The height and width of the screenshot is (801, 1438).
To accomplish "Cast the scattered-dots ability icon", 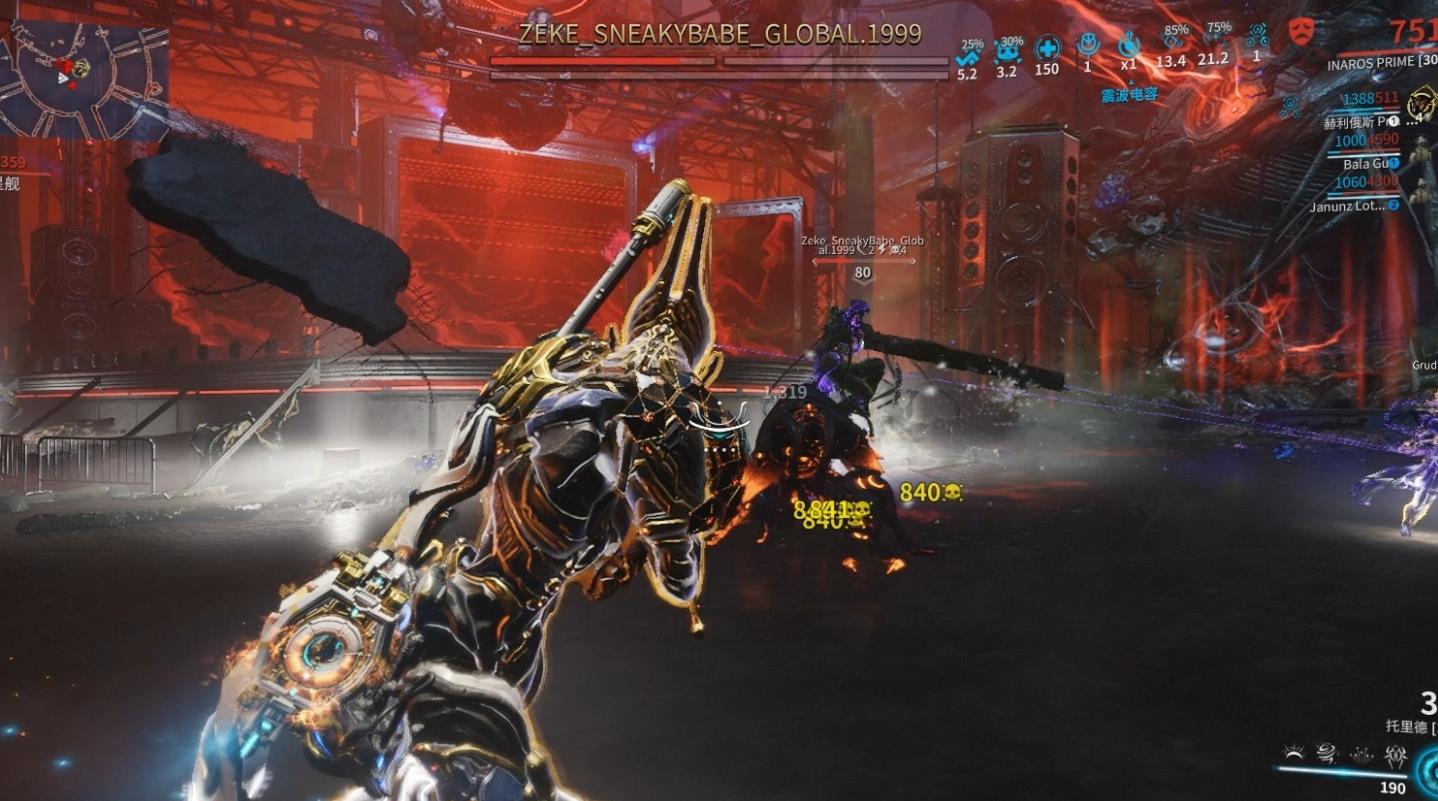I will (x=1361, y=755).
